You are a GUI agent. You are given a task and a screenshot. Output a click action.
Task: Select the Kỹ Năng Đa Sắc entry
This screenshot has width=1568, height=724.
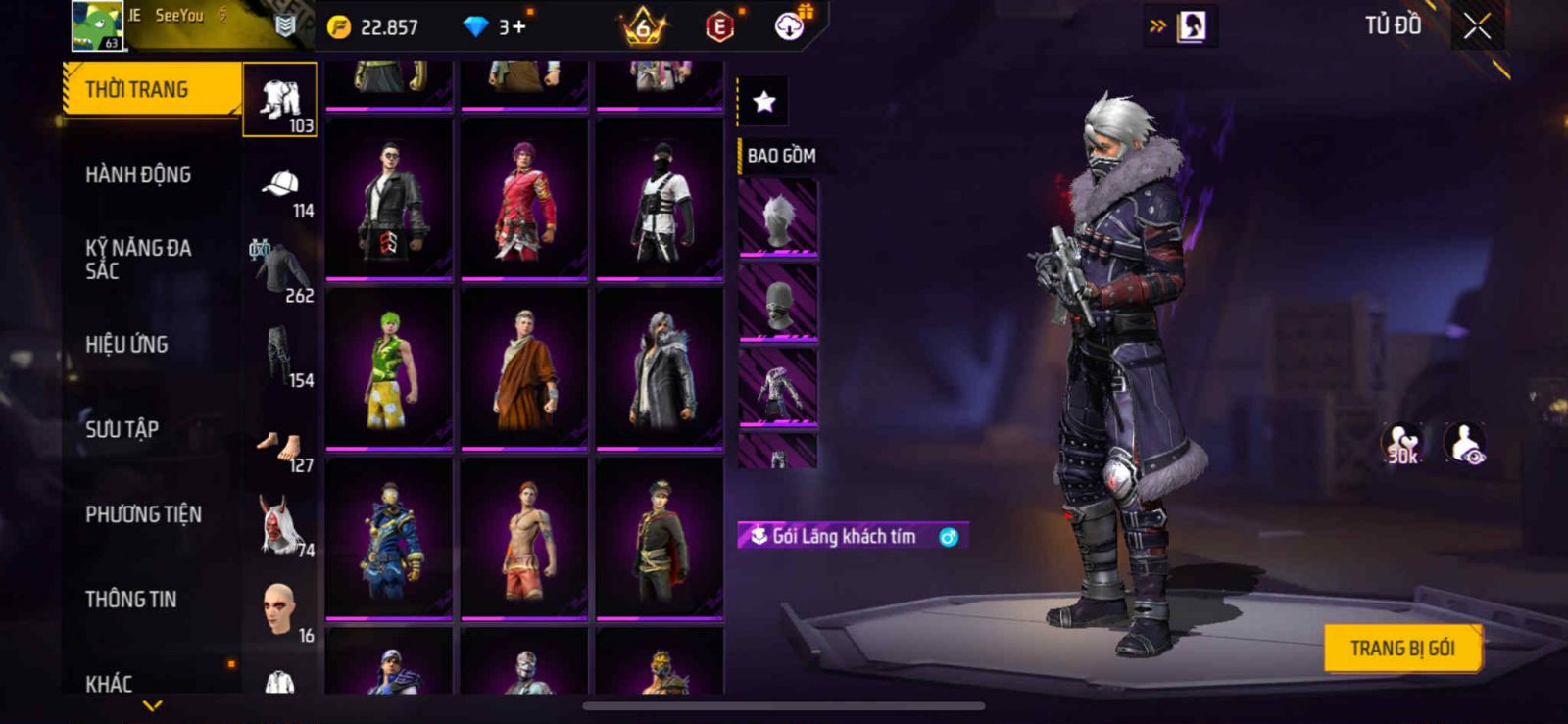point(138,260)
